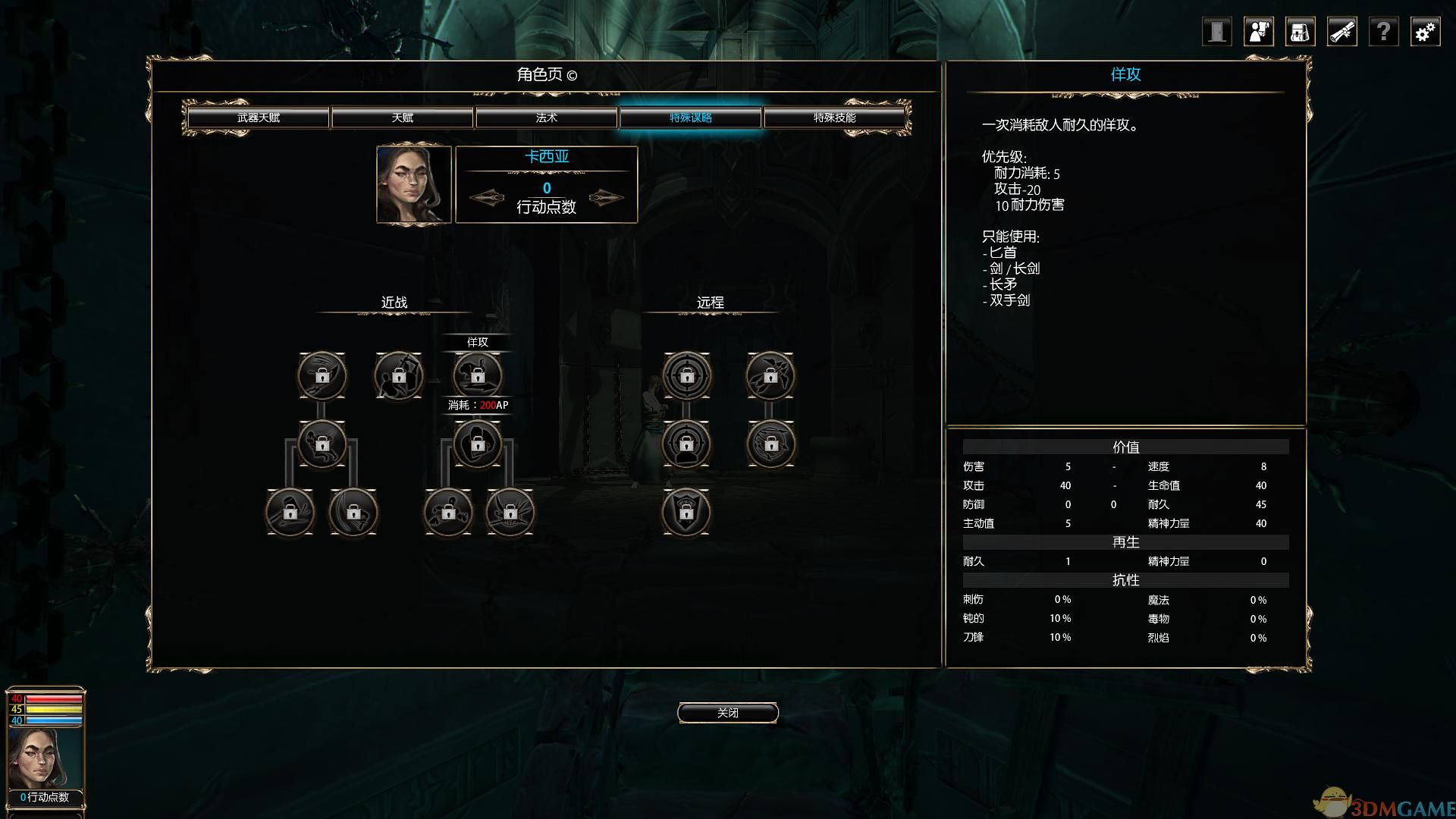This screenshot has width=1456, height=819.
Task: Open the gears settings menu
Action: [1425, 32]
